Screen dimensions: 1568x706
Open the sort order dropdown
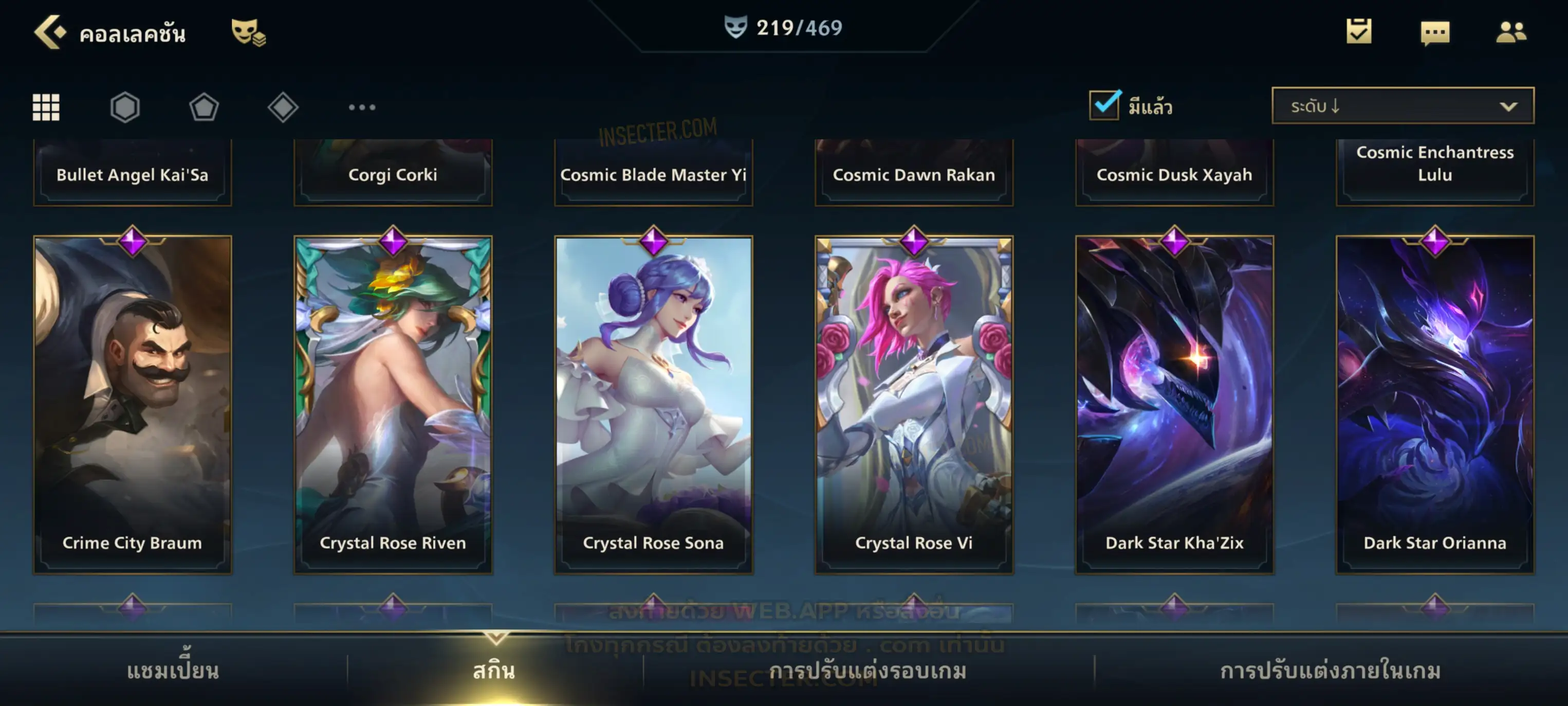tap(1403, 106)
